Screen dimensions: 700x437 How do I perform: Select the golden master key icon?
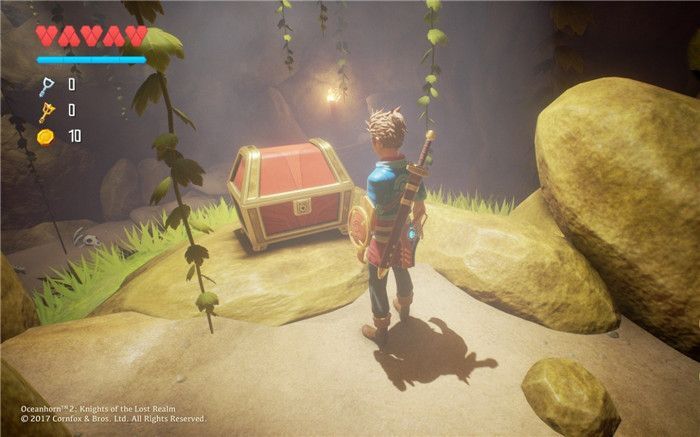(x=45, y=111)
